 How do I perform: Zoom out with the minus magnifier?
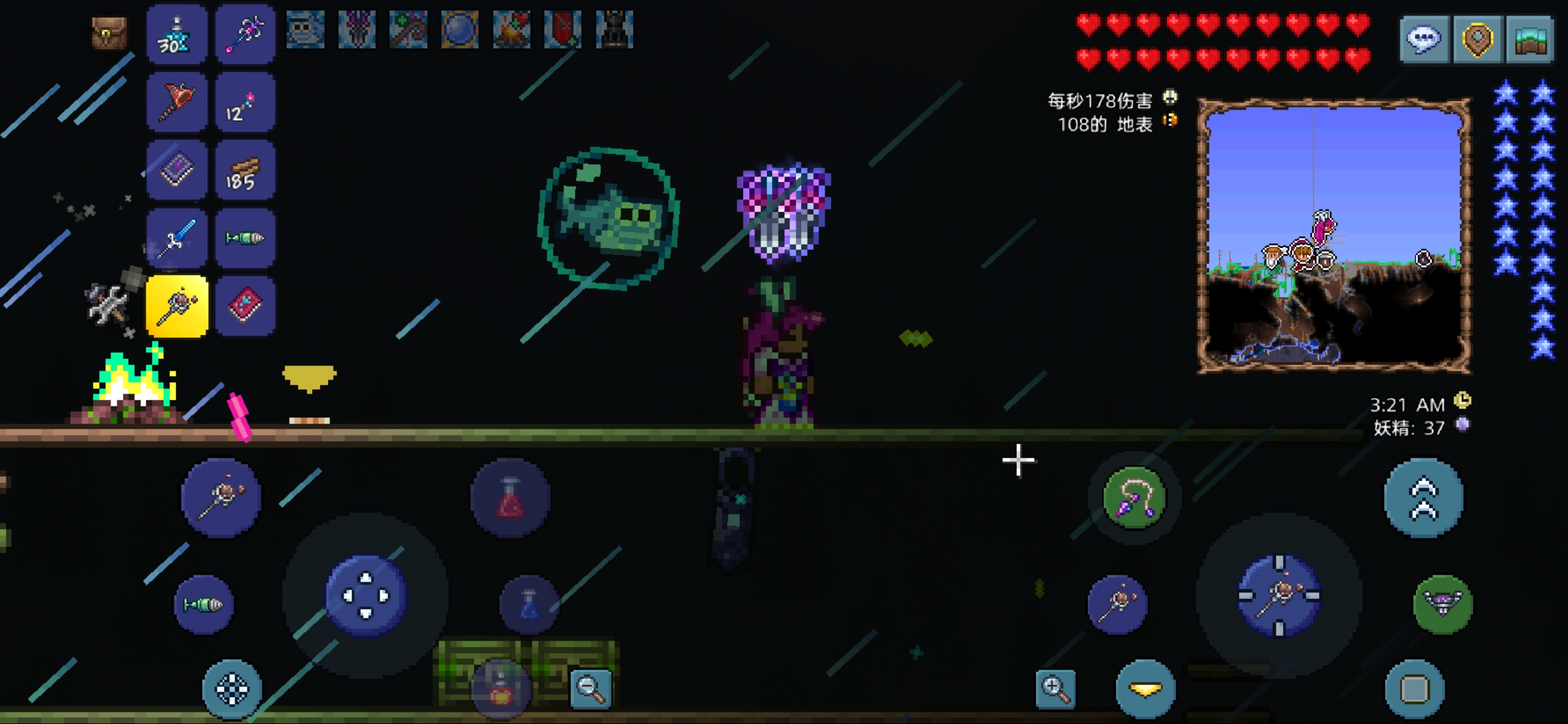[591, 688]
